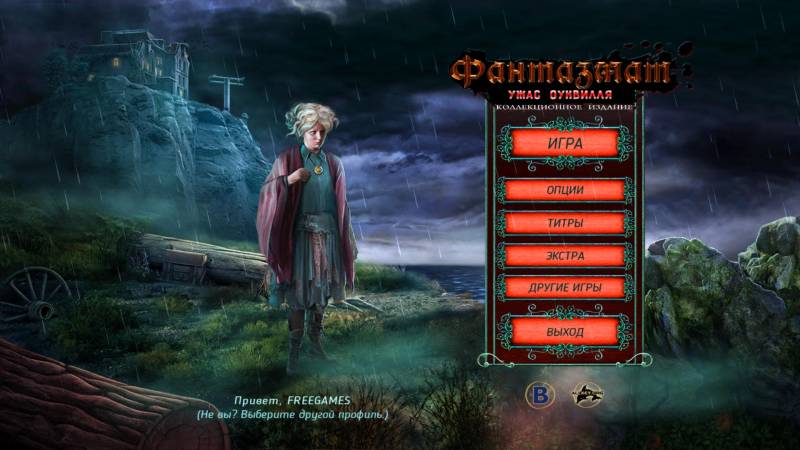Viewport: 800px width, 450px height.
Task: Click the blue B social icon
Action: pos(540,396)
